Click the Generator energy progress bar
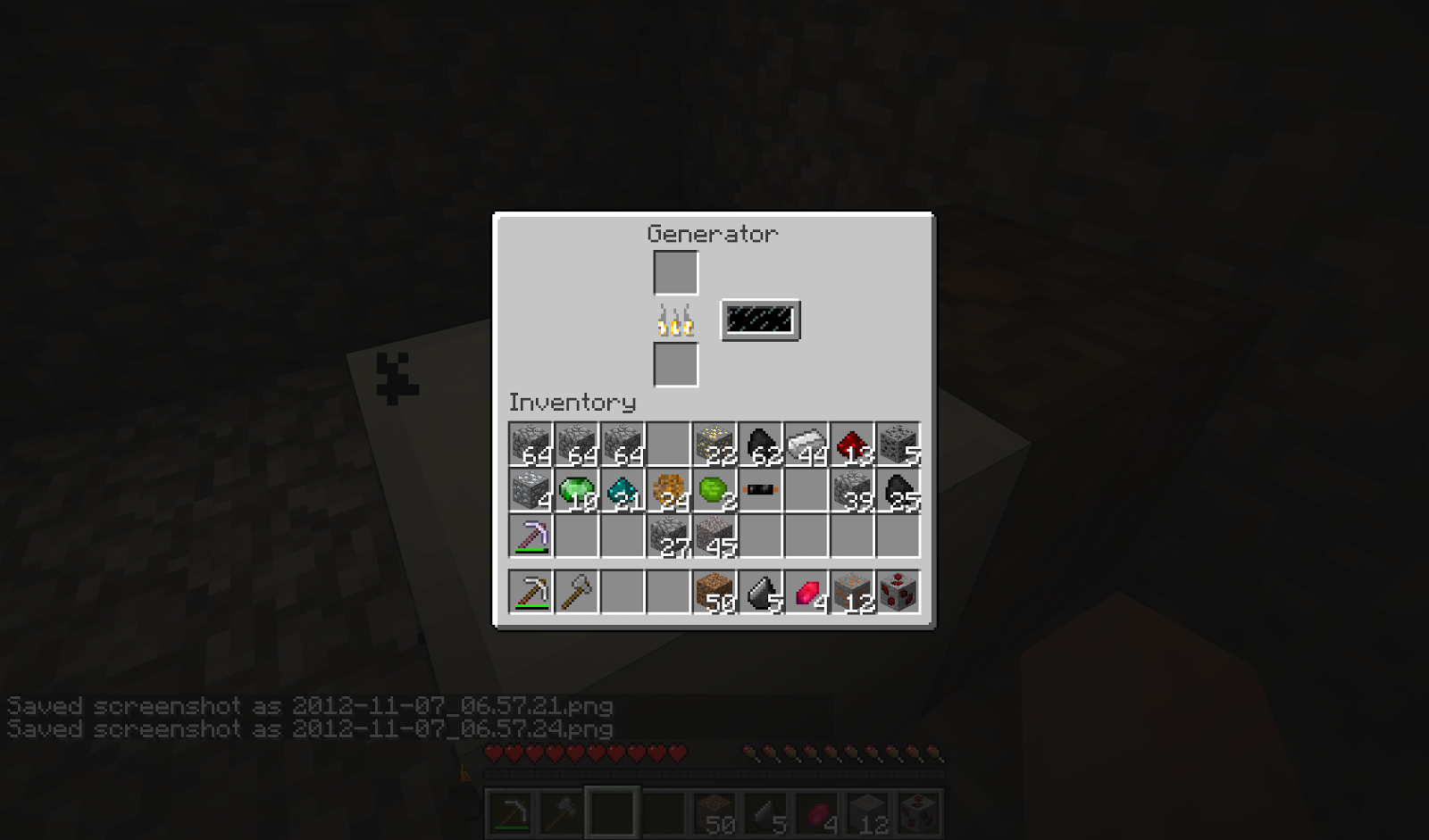 pos(760,320)
